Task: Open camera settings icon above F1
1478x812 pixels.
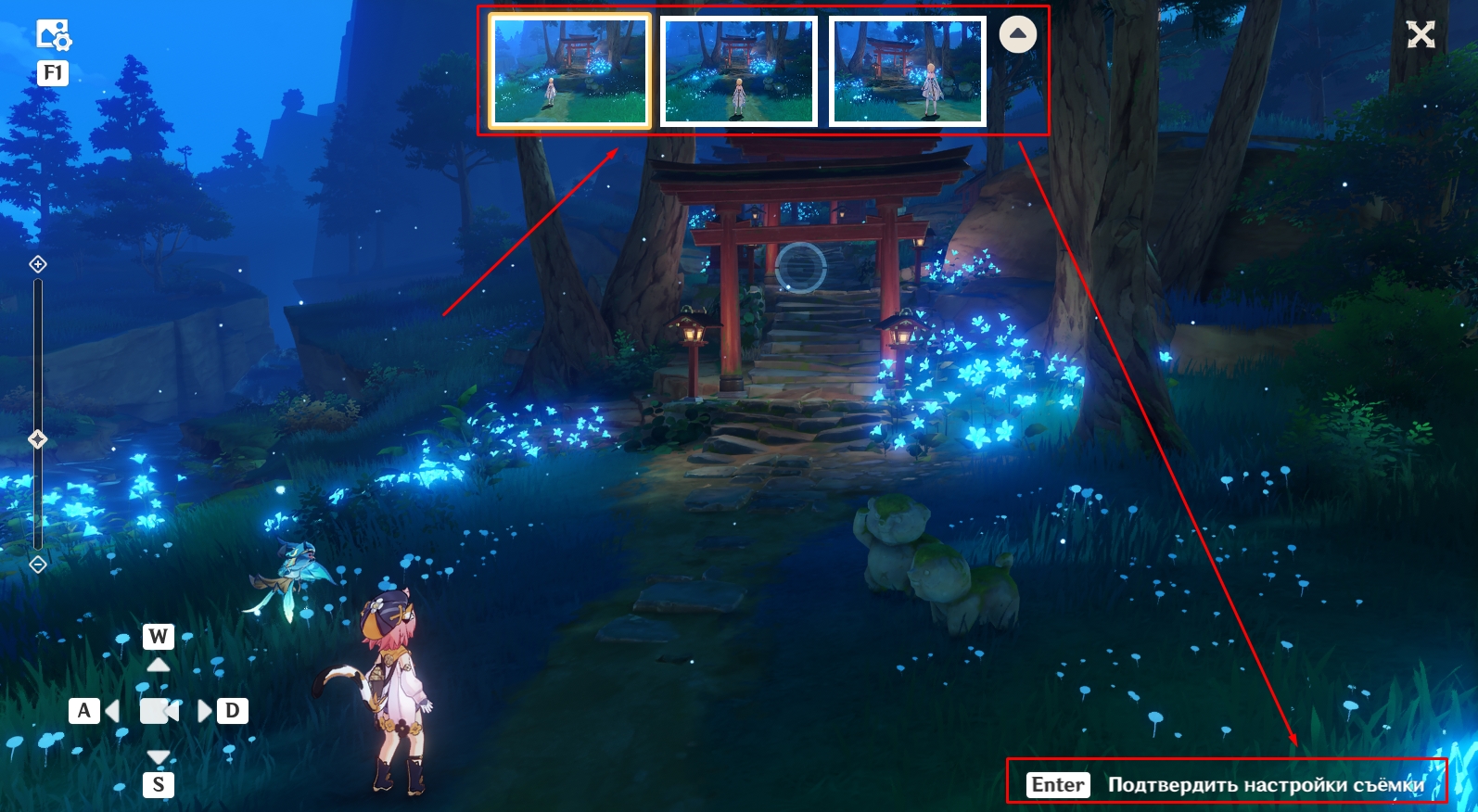Action: (54, 35)
